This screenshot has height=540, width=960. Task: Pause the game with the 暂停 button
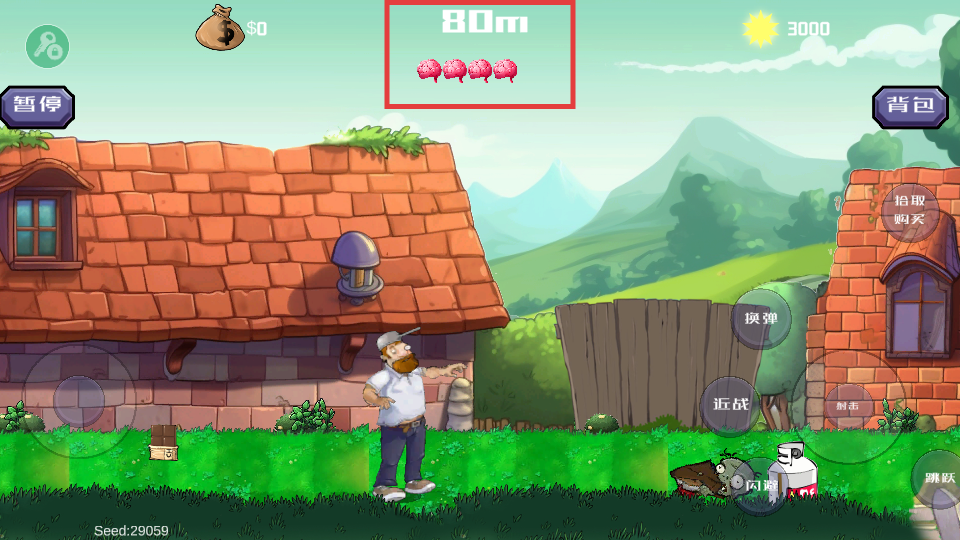coord(38,106)
